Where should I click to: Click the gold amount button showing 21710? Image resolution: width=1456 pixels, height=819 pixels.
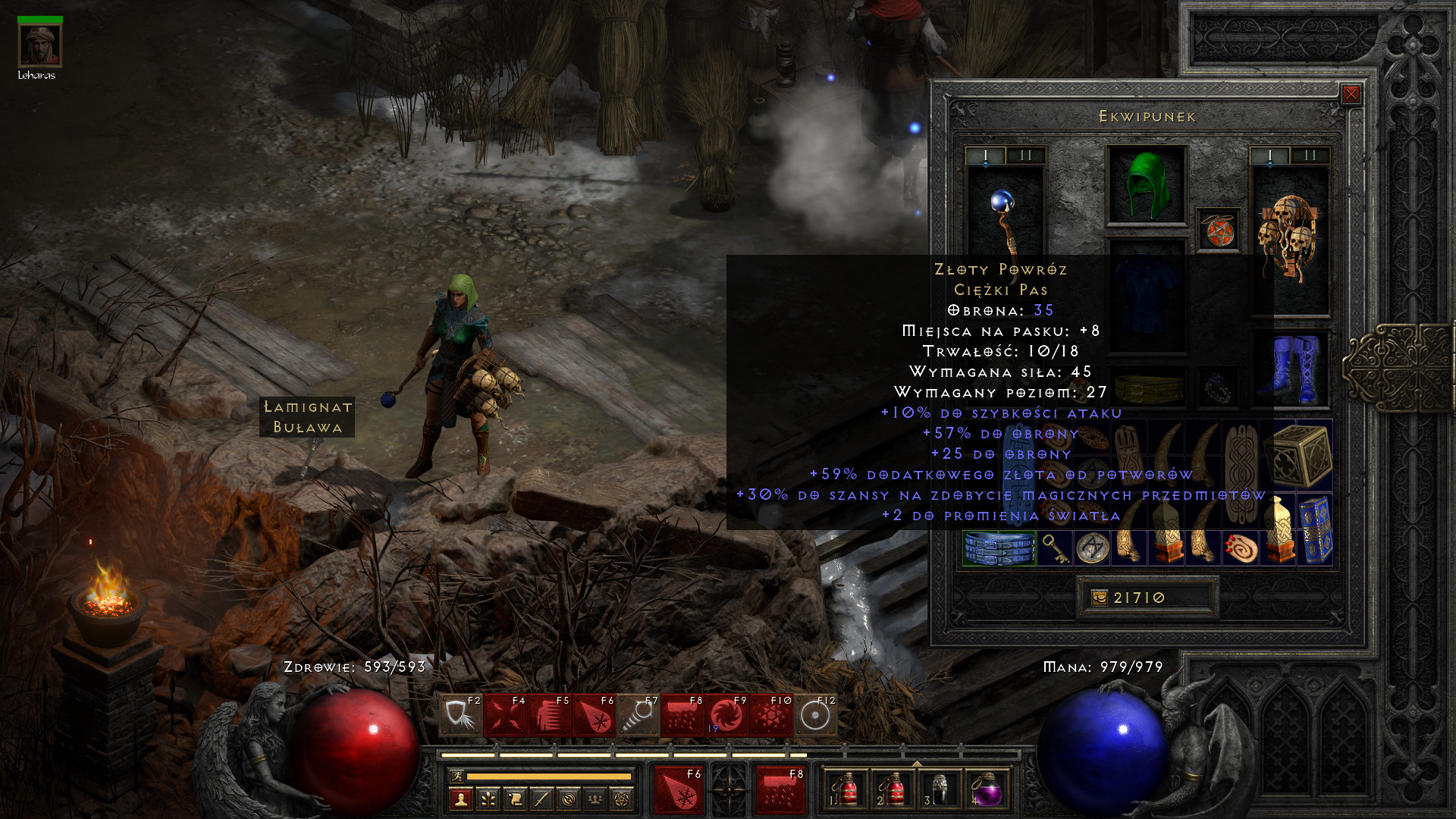(1147, 598)
